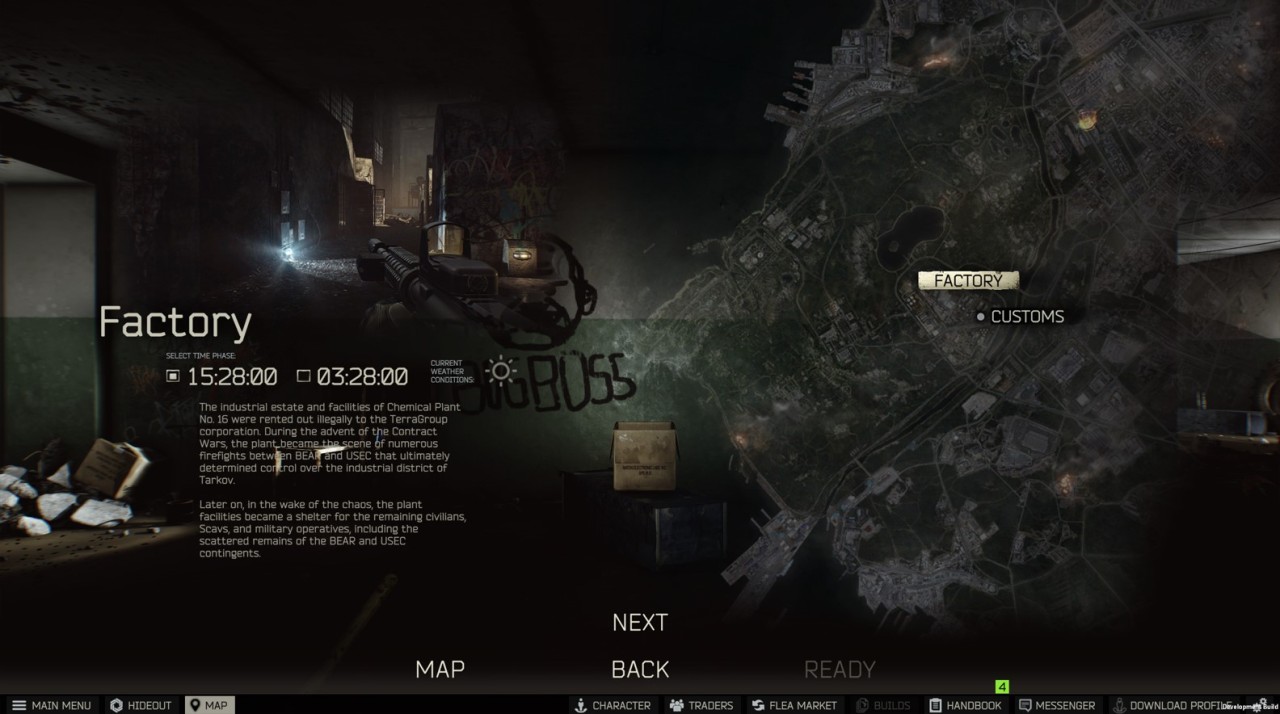Image resolution: width=1280 pixels, height=714 pixels.
Task: Open the Flea Market
Action: 794,705
